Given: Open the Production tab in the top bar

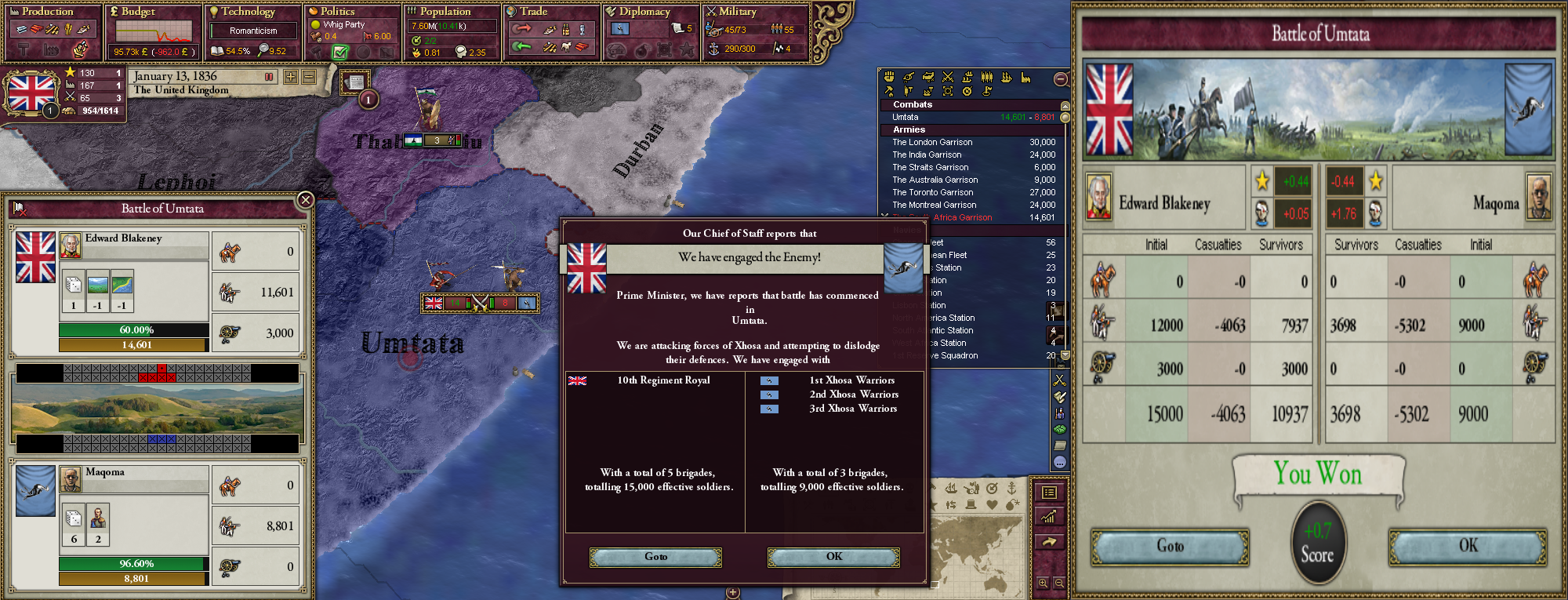Looking at the screenshot, I should pyautogui.click(x=47, y=12).
